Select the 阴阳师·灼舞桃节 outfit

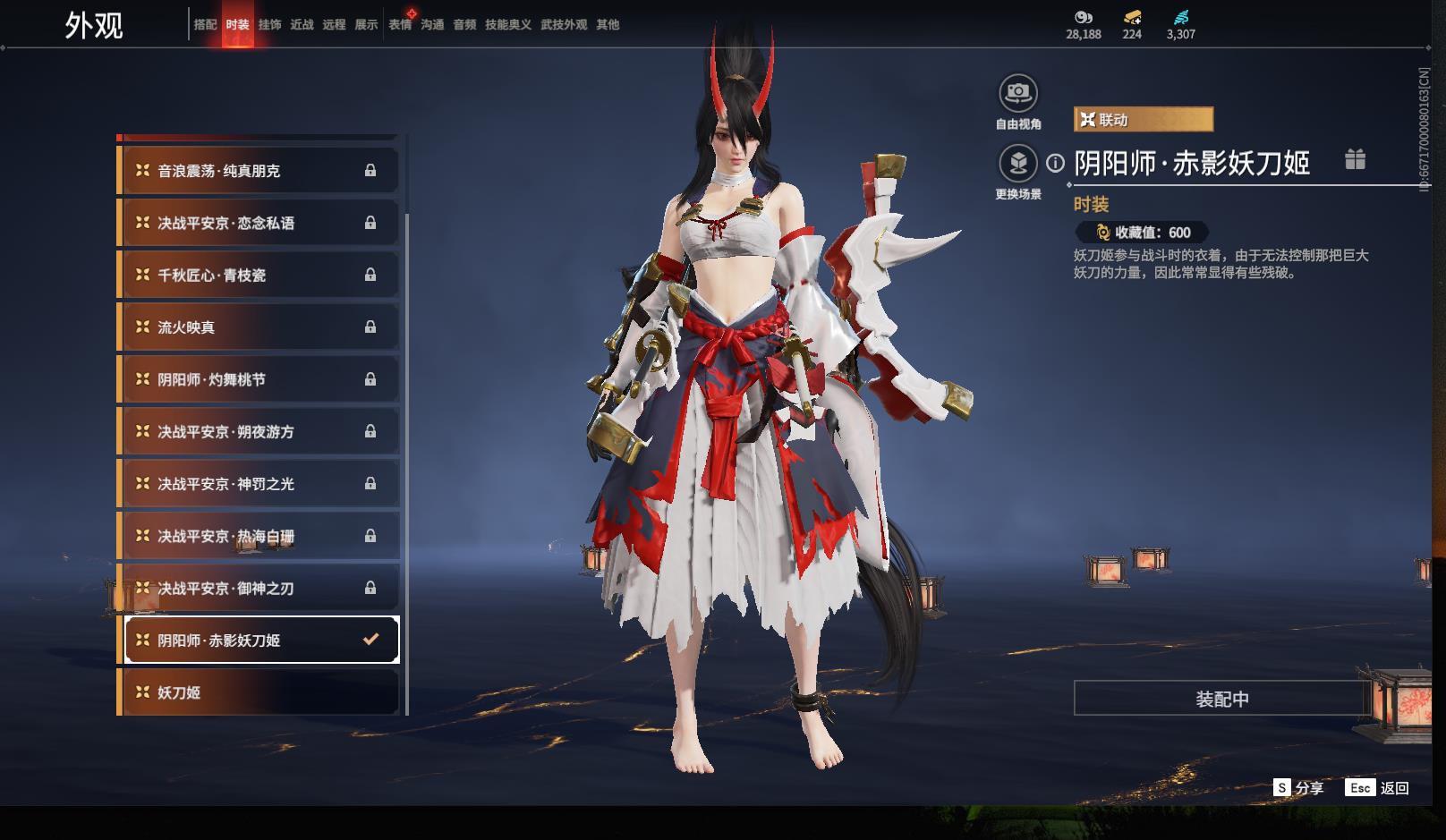pyautogui.click(x=259, y=379)
